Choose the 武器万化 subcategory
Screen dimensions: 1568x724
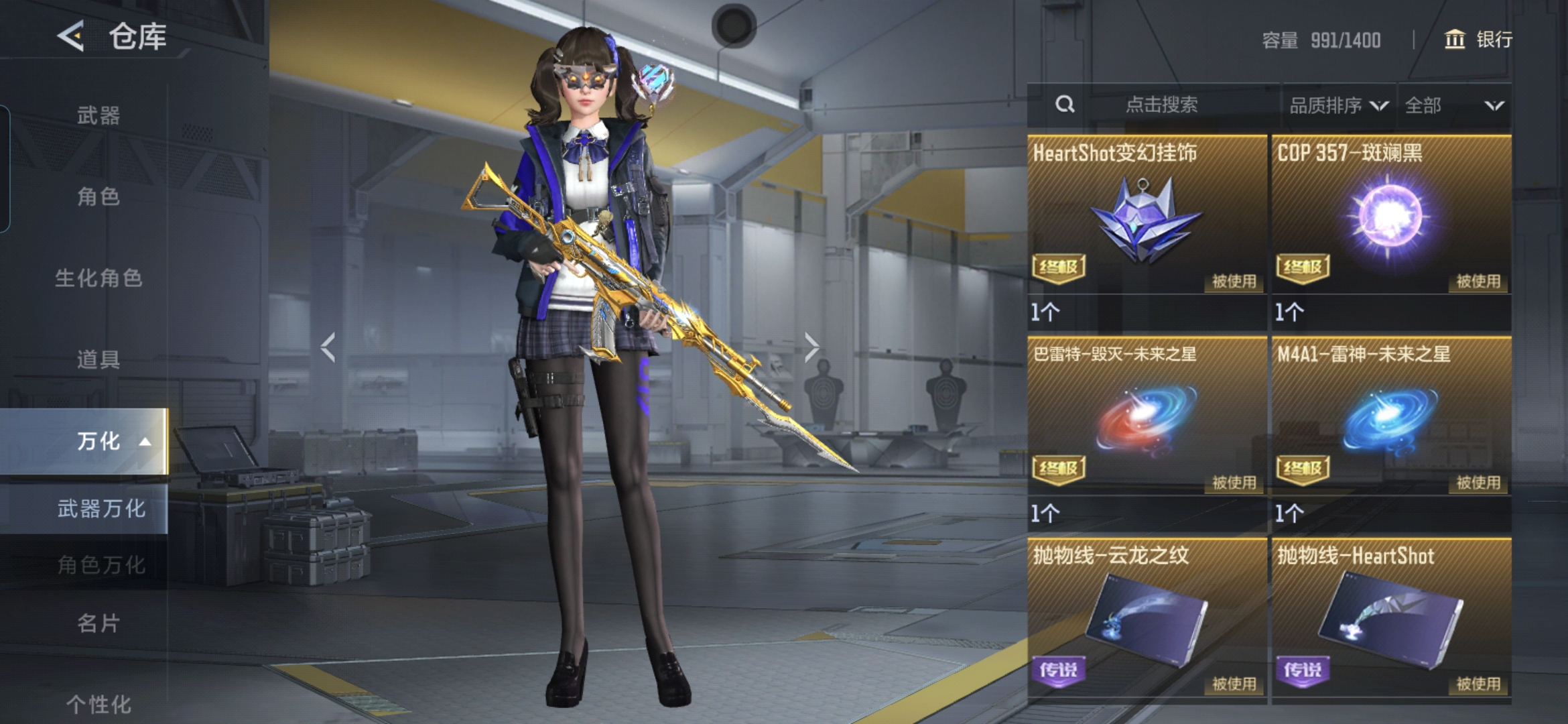(101, 509)
